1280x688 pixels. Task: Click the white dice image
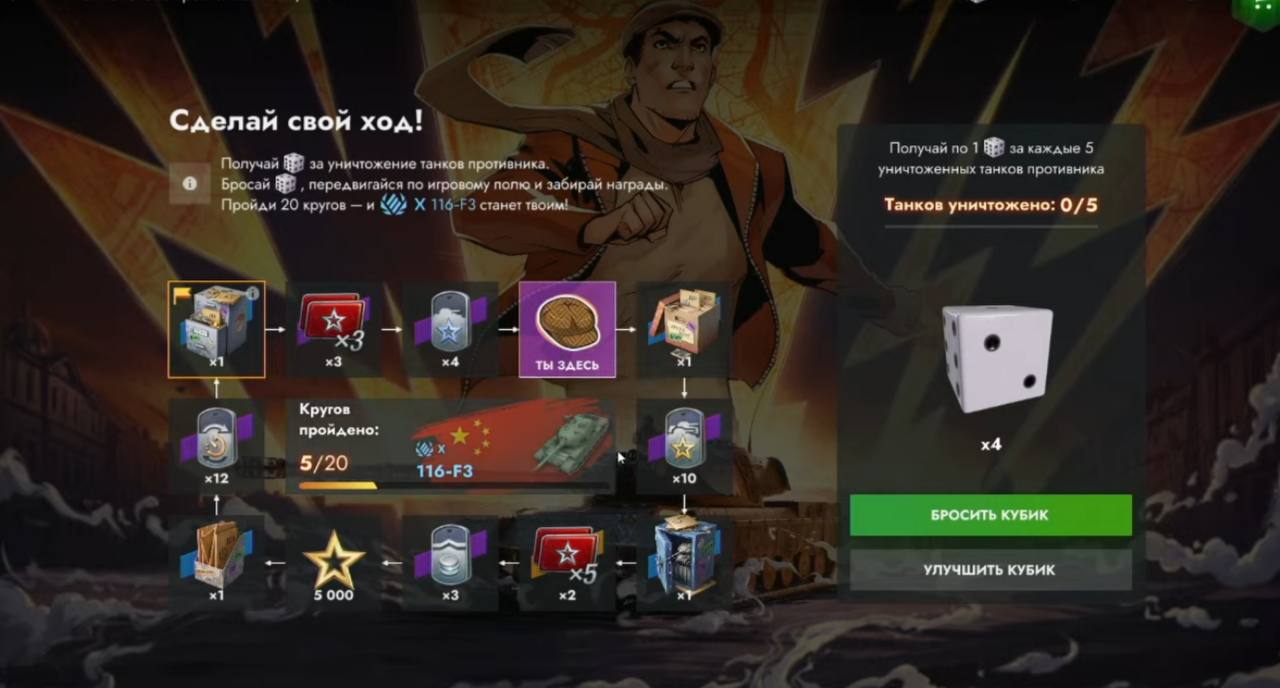pos(997,358)
